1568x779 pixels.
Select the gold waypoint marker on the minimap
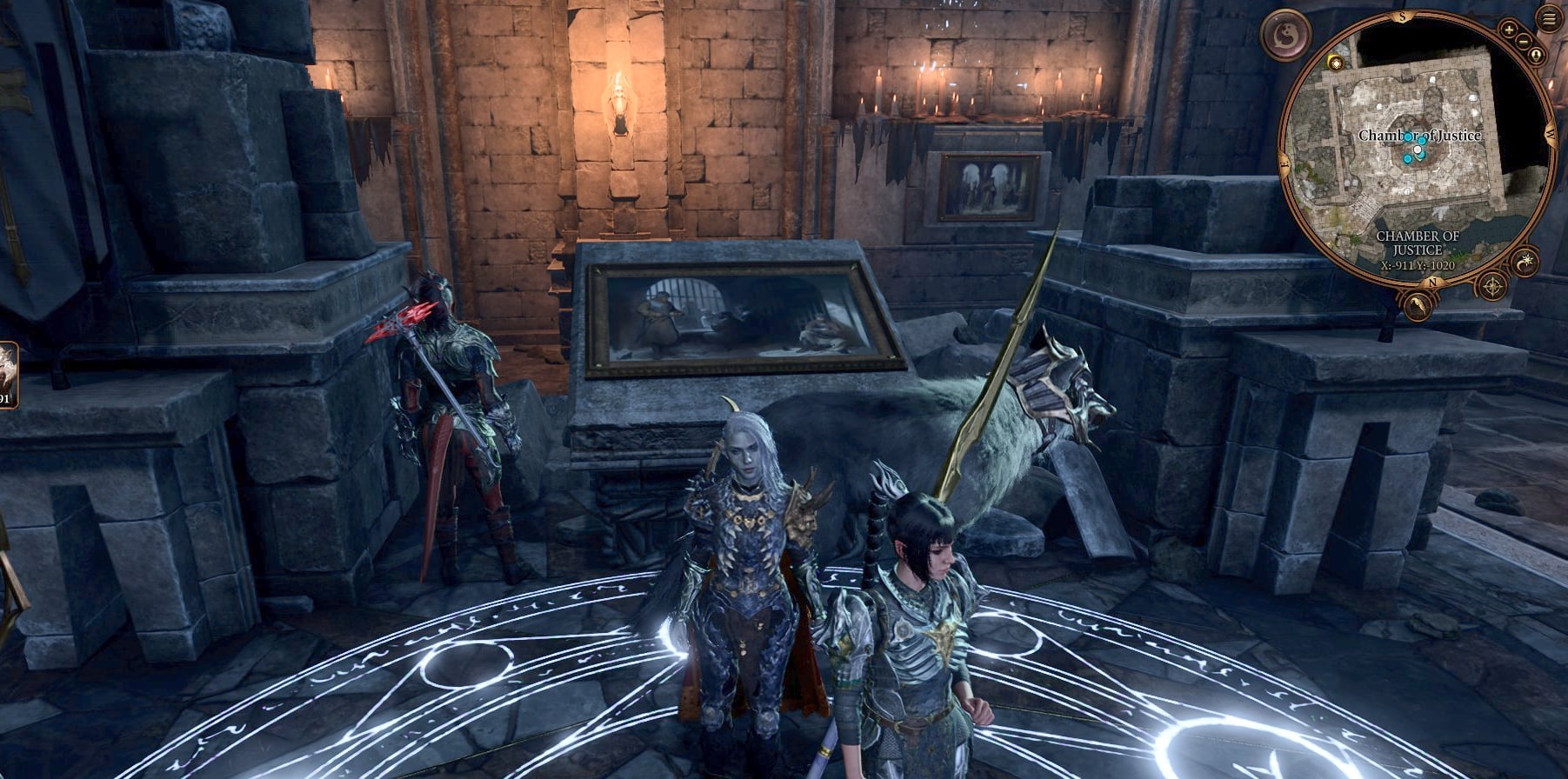[x=1335, y=62]
